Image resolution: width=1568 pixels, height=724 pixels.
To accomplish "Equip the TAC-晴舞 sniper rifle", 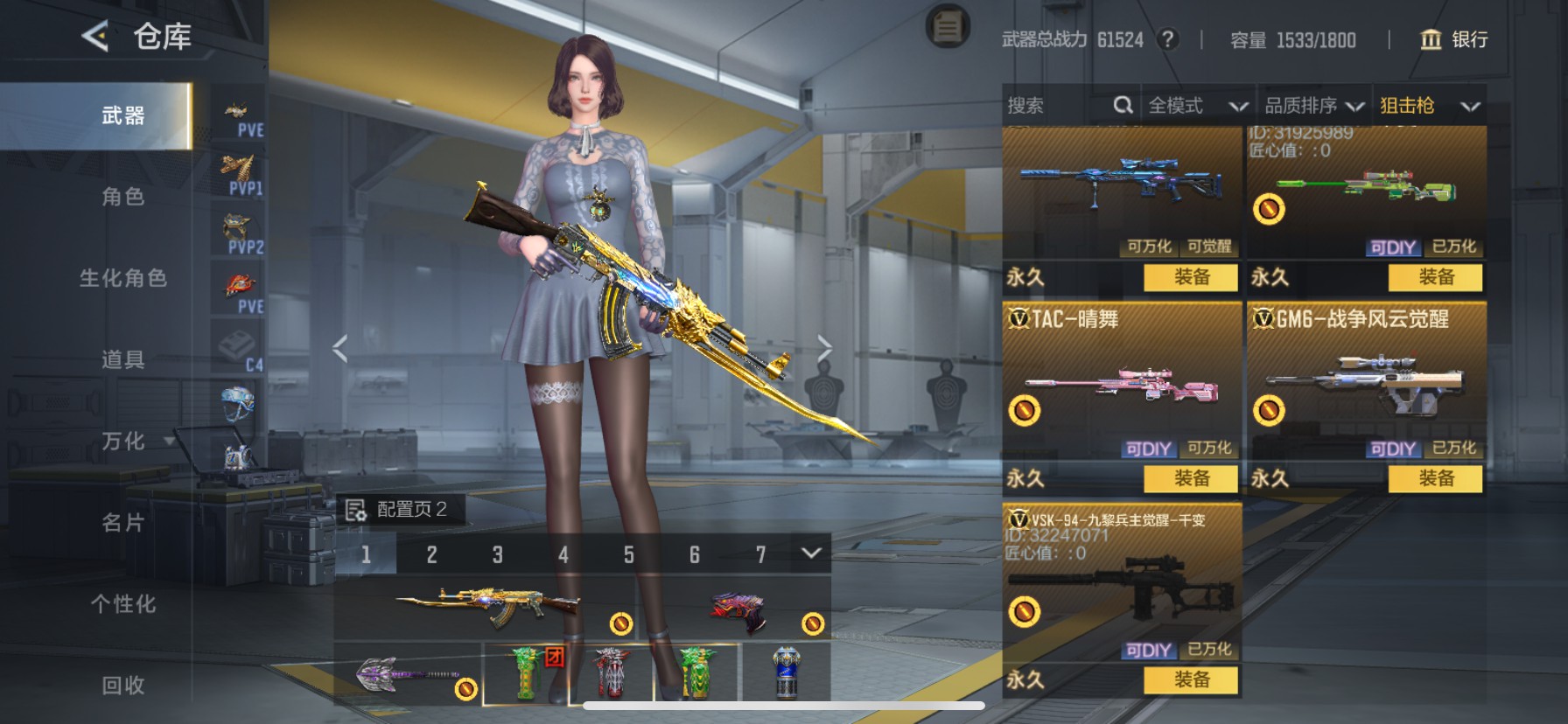I will point(1191,478).
